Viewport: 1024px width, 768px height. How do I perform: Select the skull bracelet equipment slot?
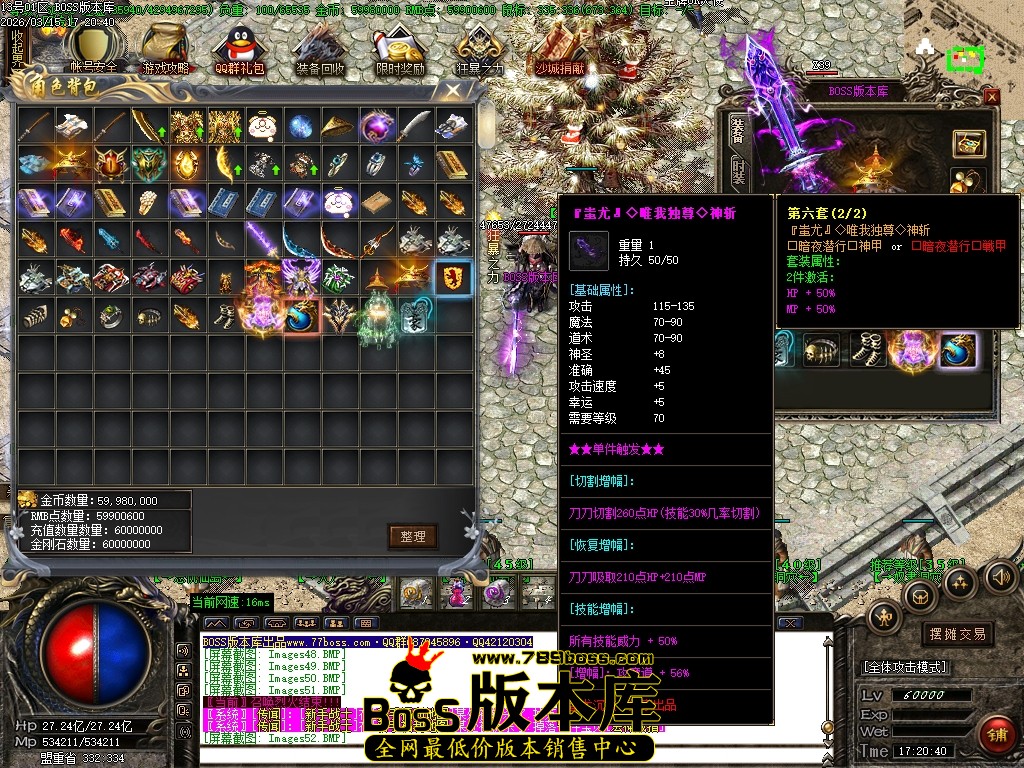click(820, 350)
